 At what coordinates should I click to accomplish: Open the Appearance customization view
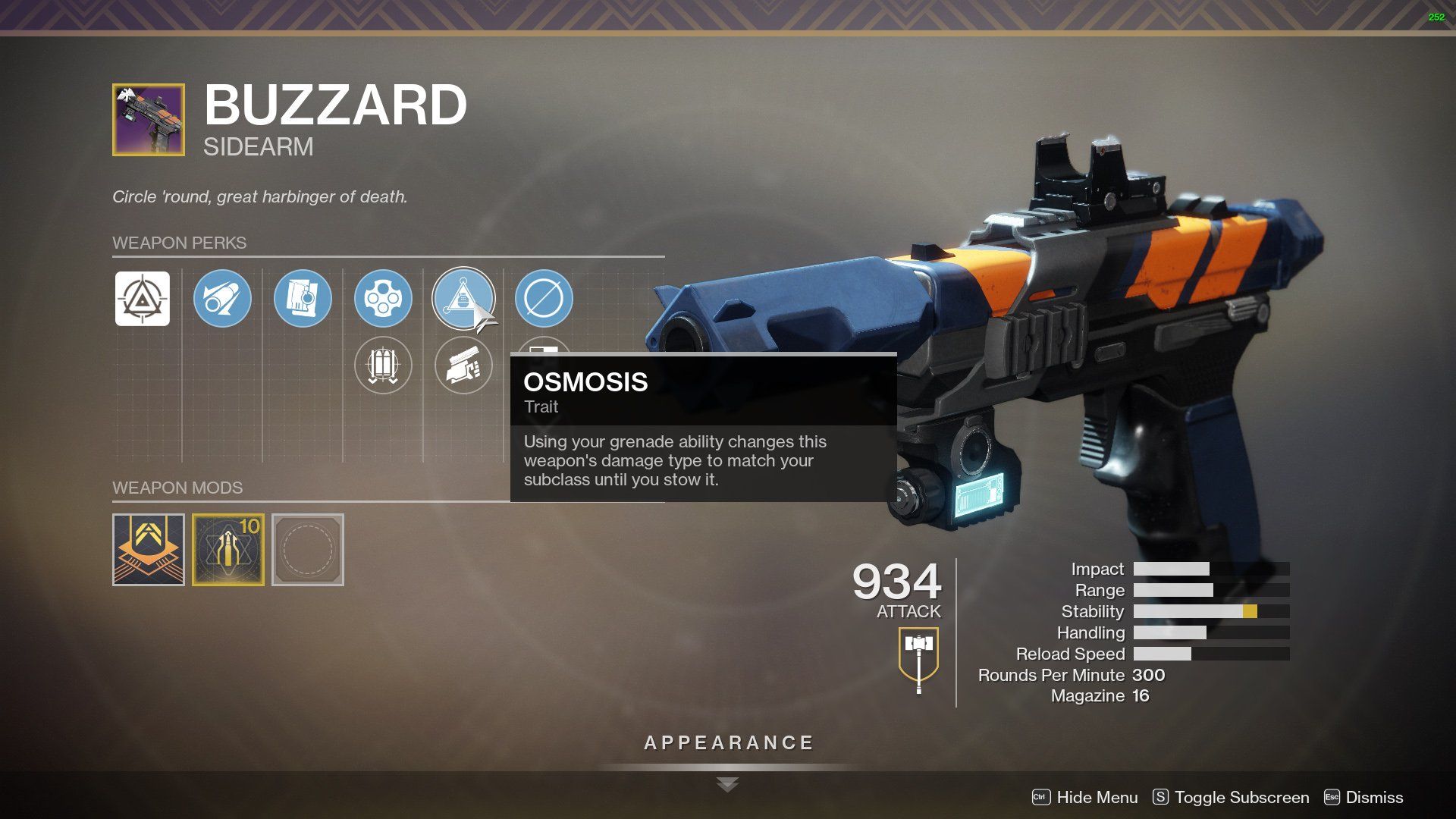727,742
